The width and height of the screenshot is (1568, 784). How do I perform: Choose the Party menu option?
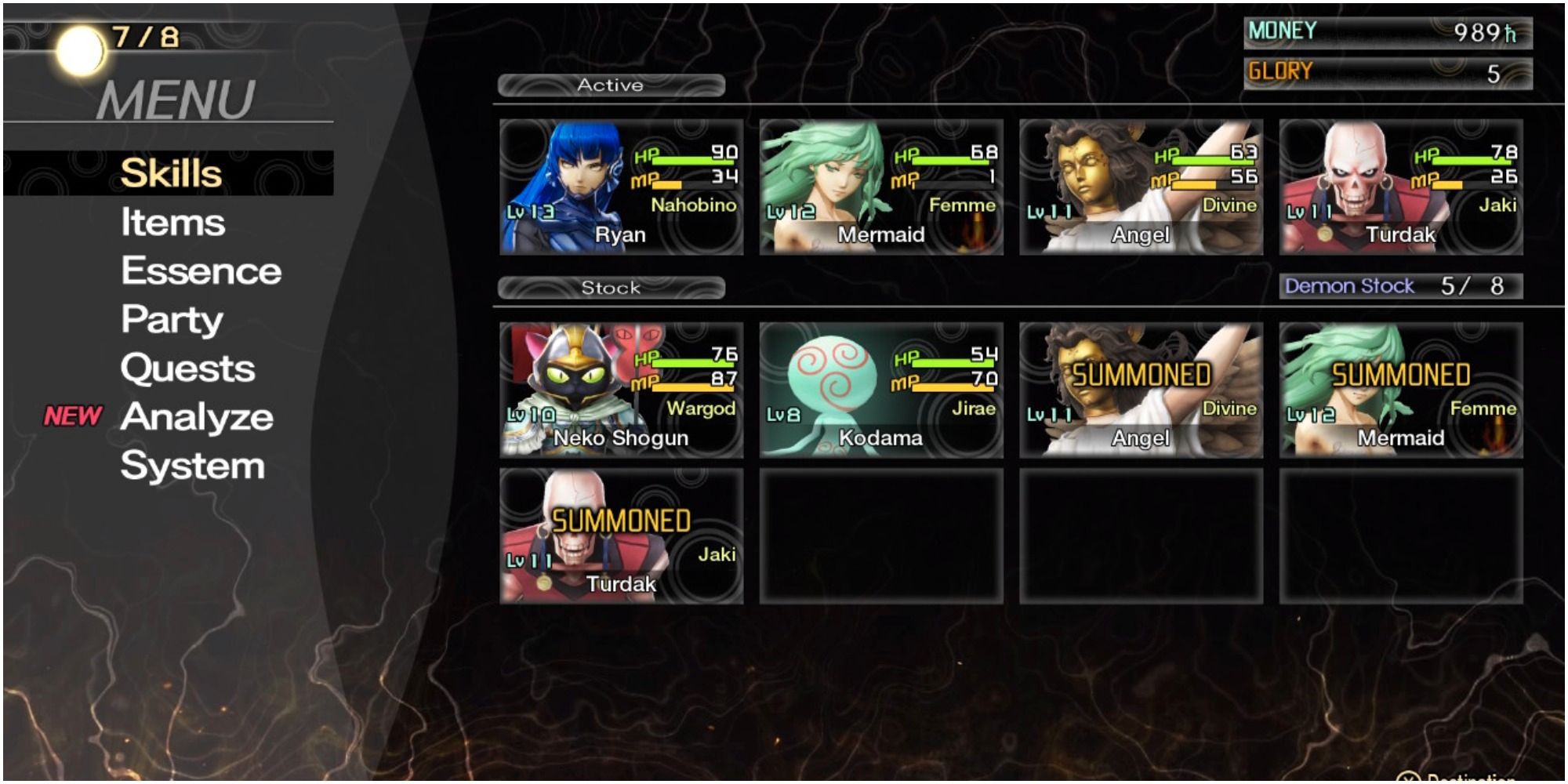point(172,320)
